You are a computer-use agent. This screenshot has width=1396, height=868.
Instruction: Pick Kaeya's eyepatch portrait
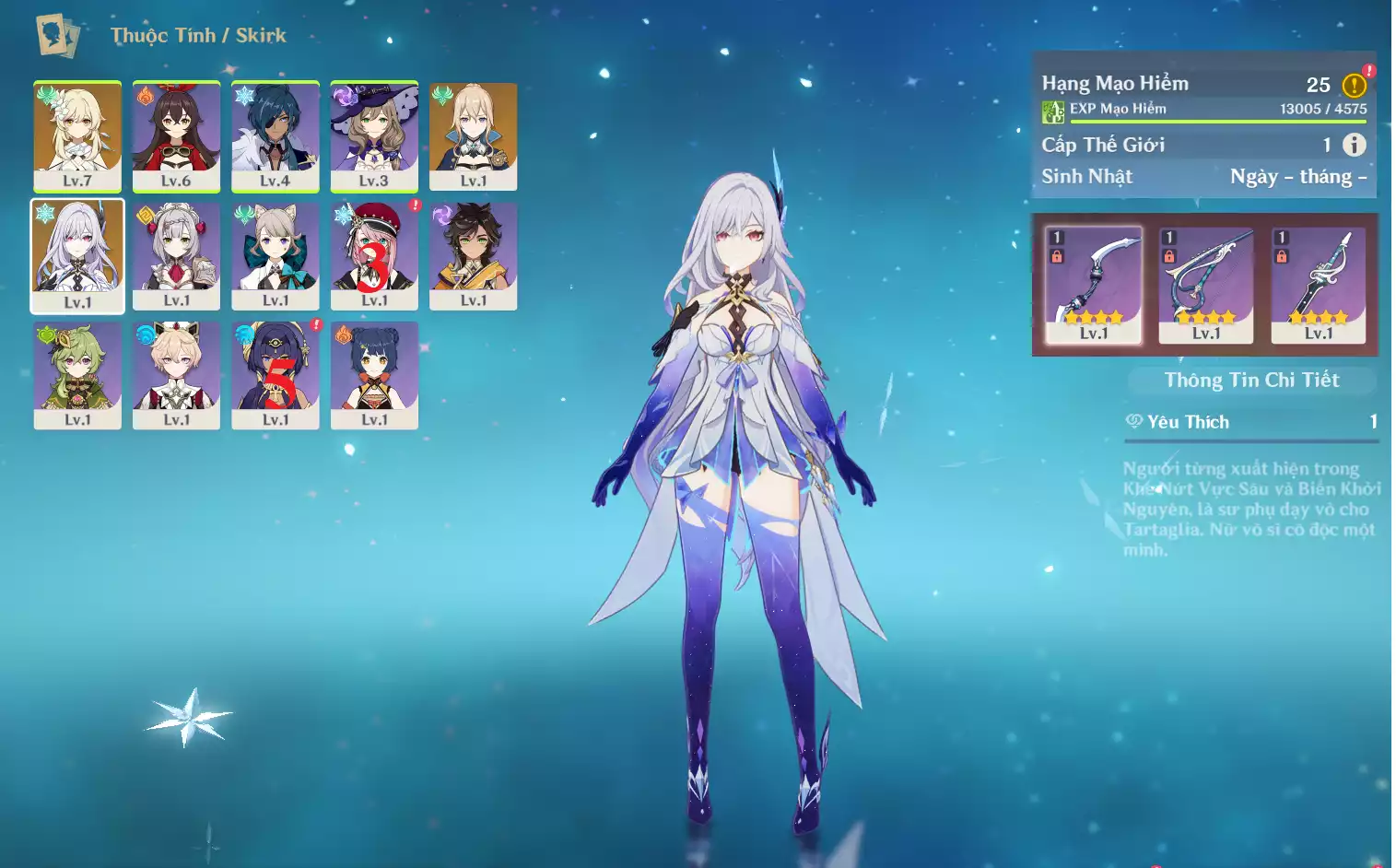(x=276, y=135)
